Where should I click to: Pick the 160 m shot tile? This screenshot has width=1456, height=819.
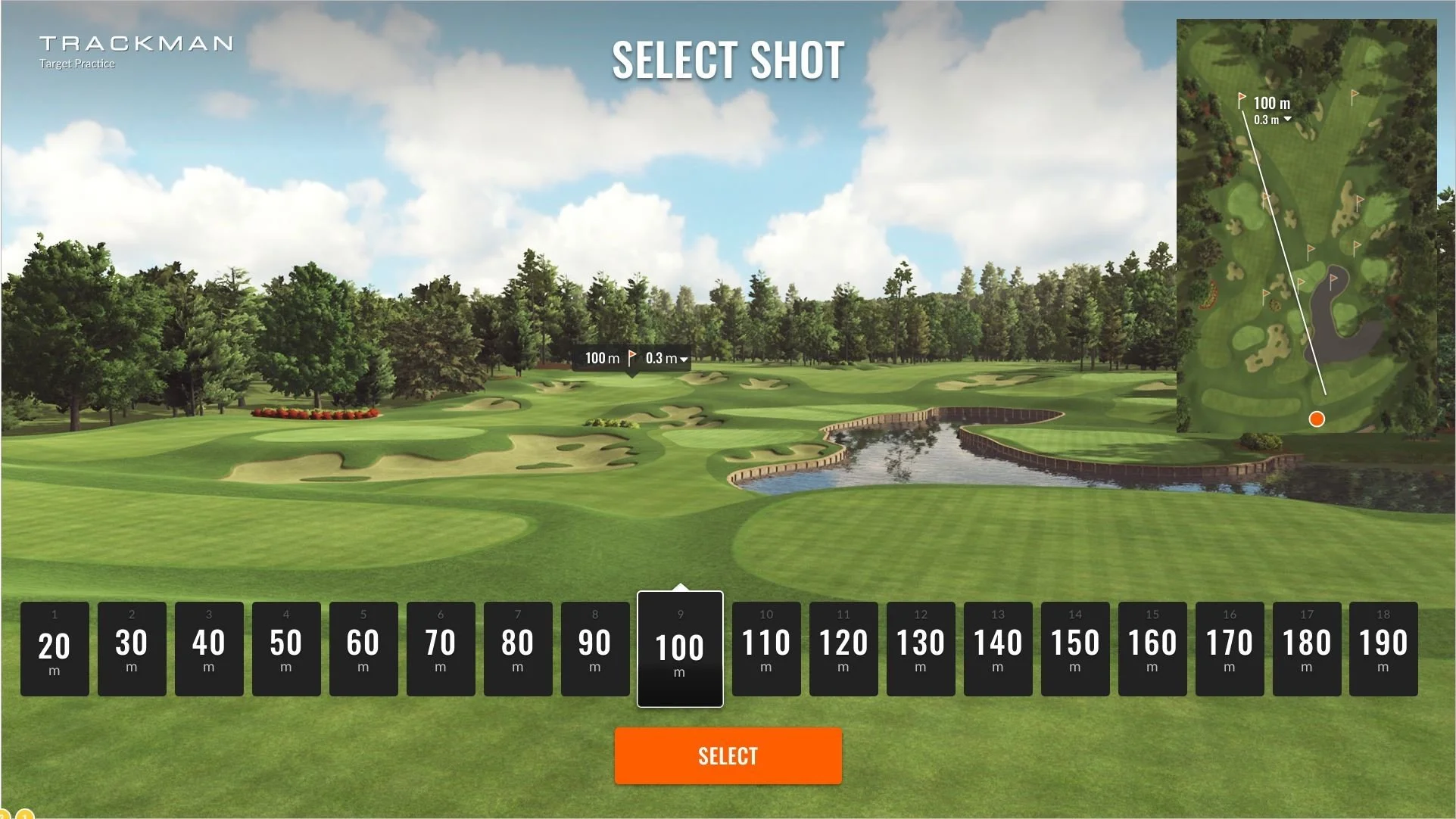1152,649
